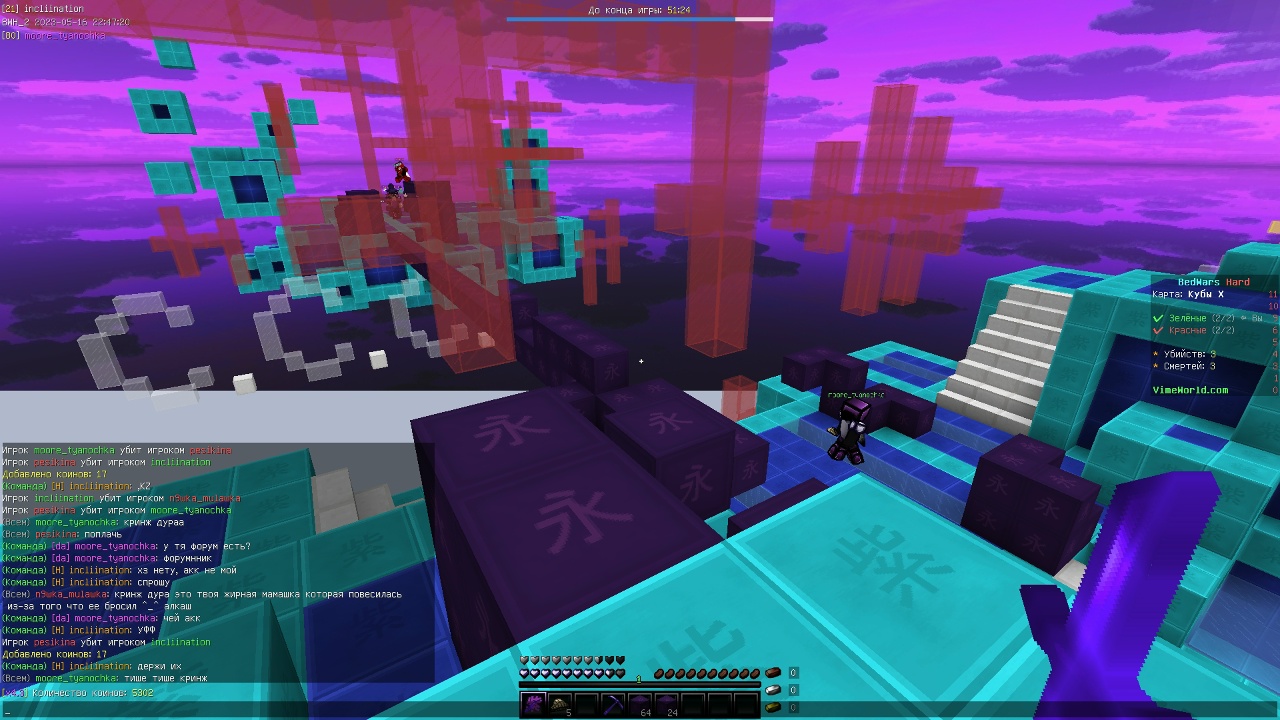Screen dimensions: 1280x720
Task: Click the star icon beside Убийств on scoreboard
Action: point(1155,354)
